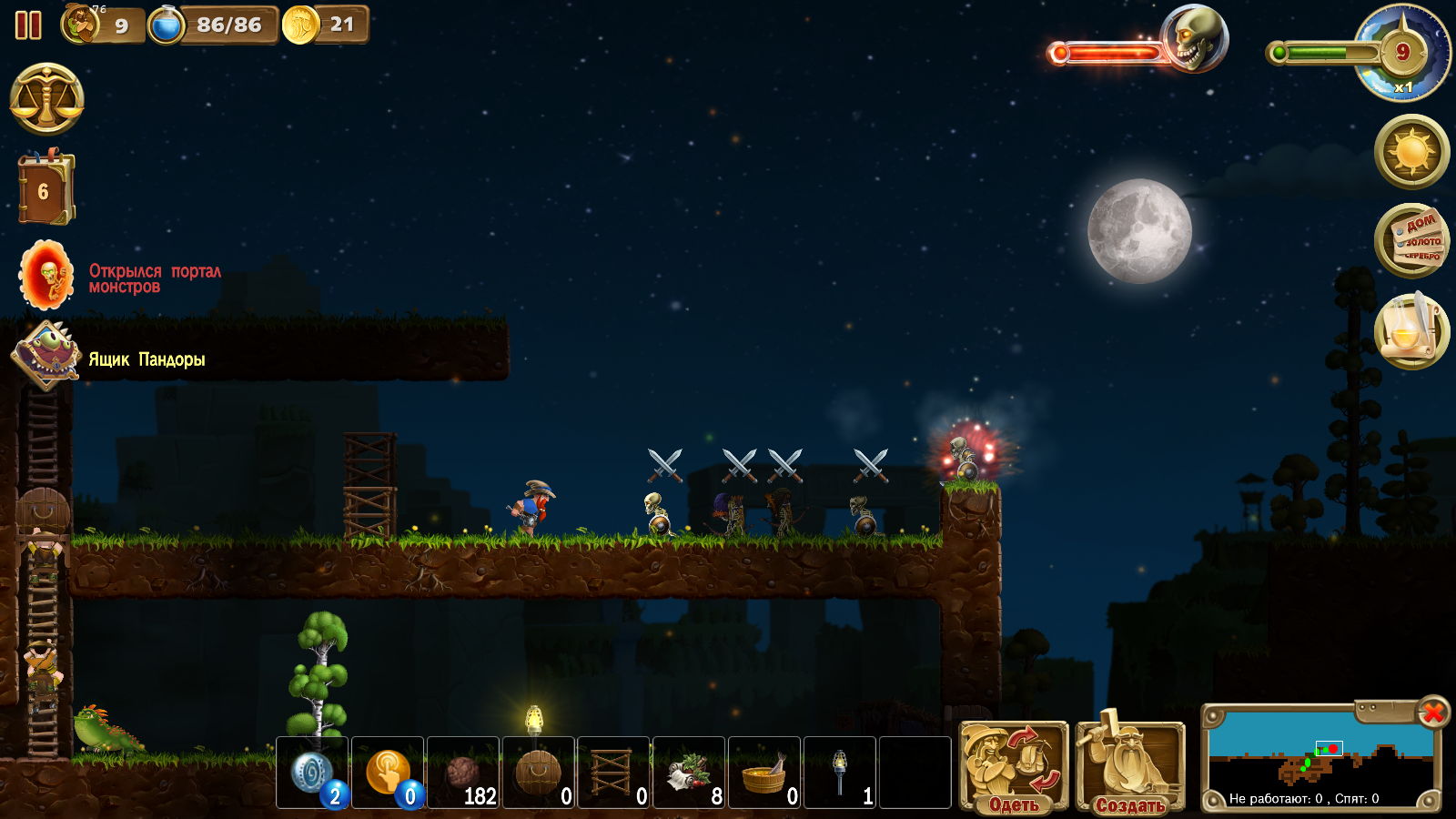Select the wooden door hotbar slot

pyautogui.click(x=539, y=773)
